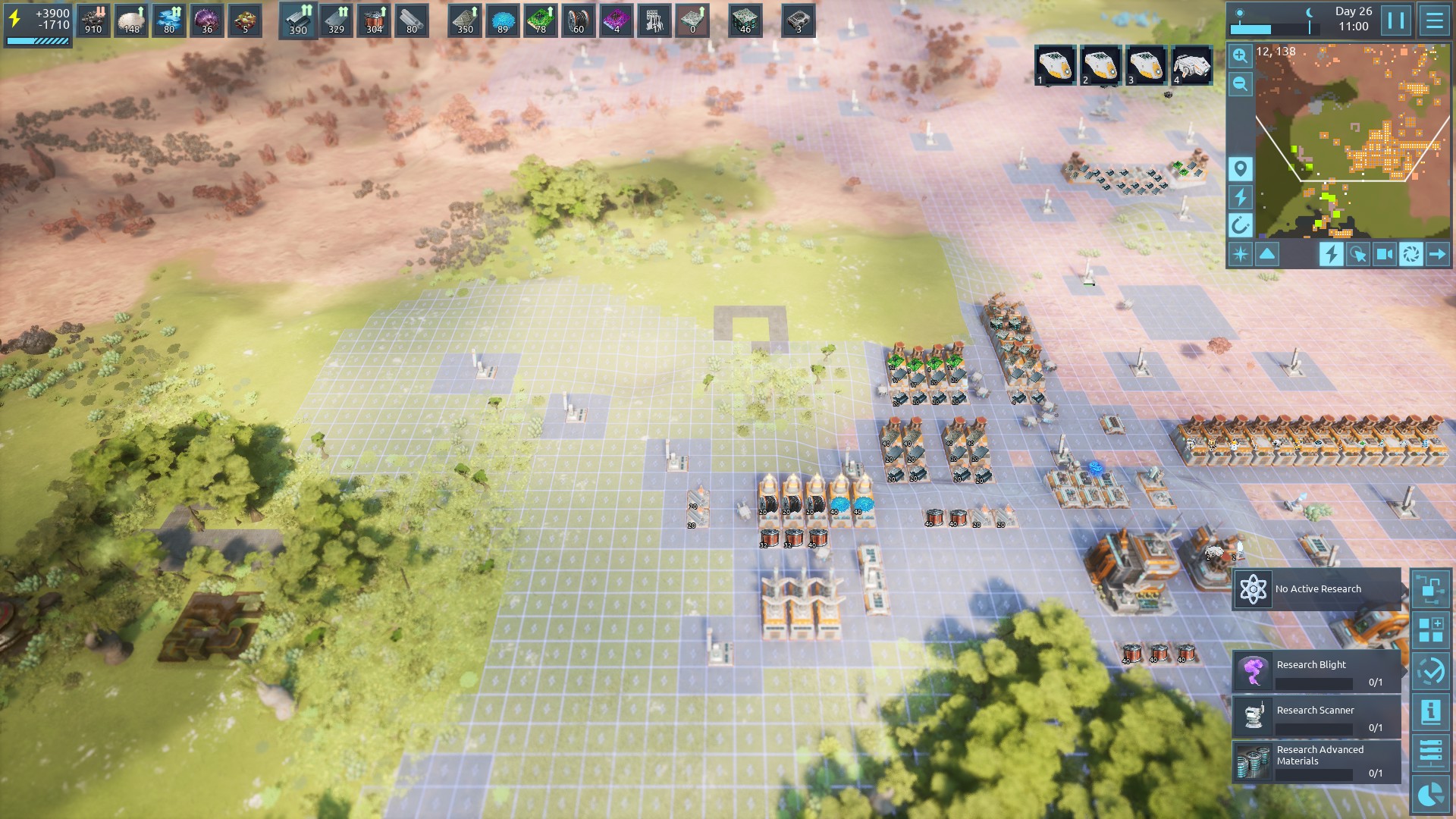
Task: Pause the game simulation
Action: pos(1395,20)
